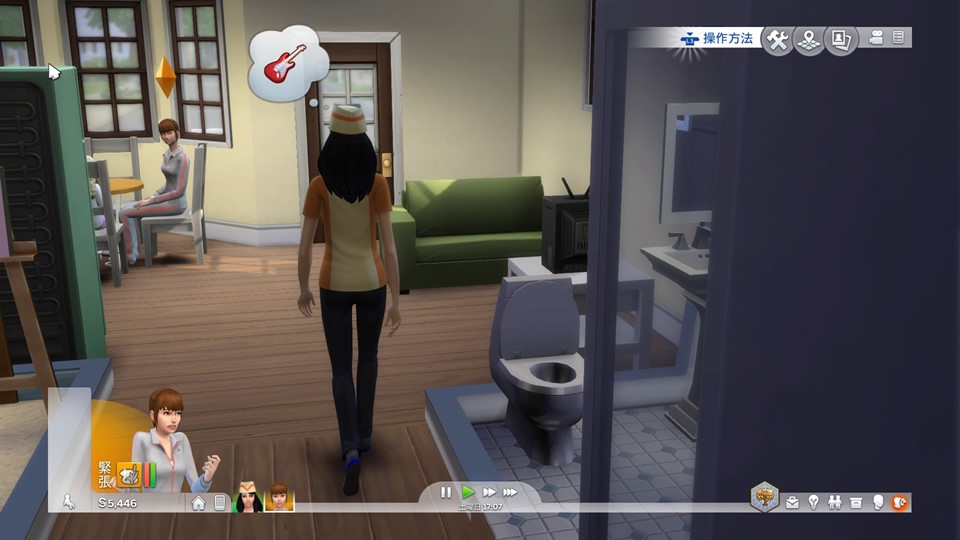Viewport: 960px width, 540px height.
Task: Show the 操作方法 controls help
Action: [717, 39]
